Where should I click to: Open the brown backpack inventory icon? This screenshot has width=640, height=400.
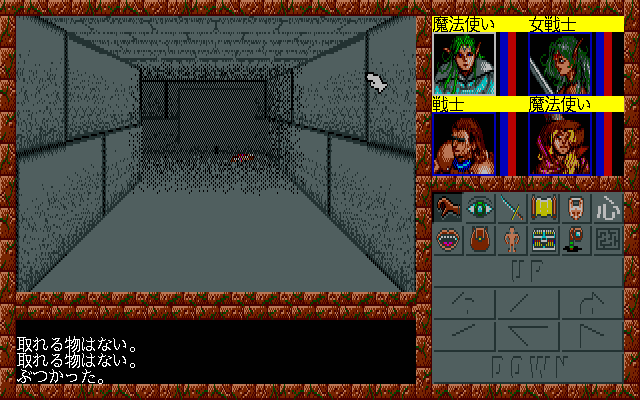click(x=482, y=239)
